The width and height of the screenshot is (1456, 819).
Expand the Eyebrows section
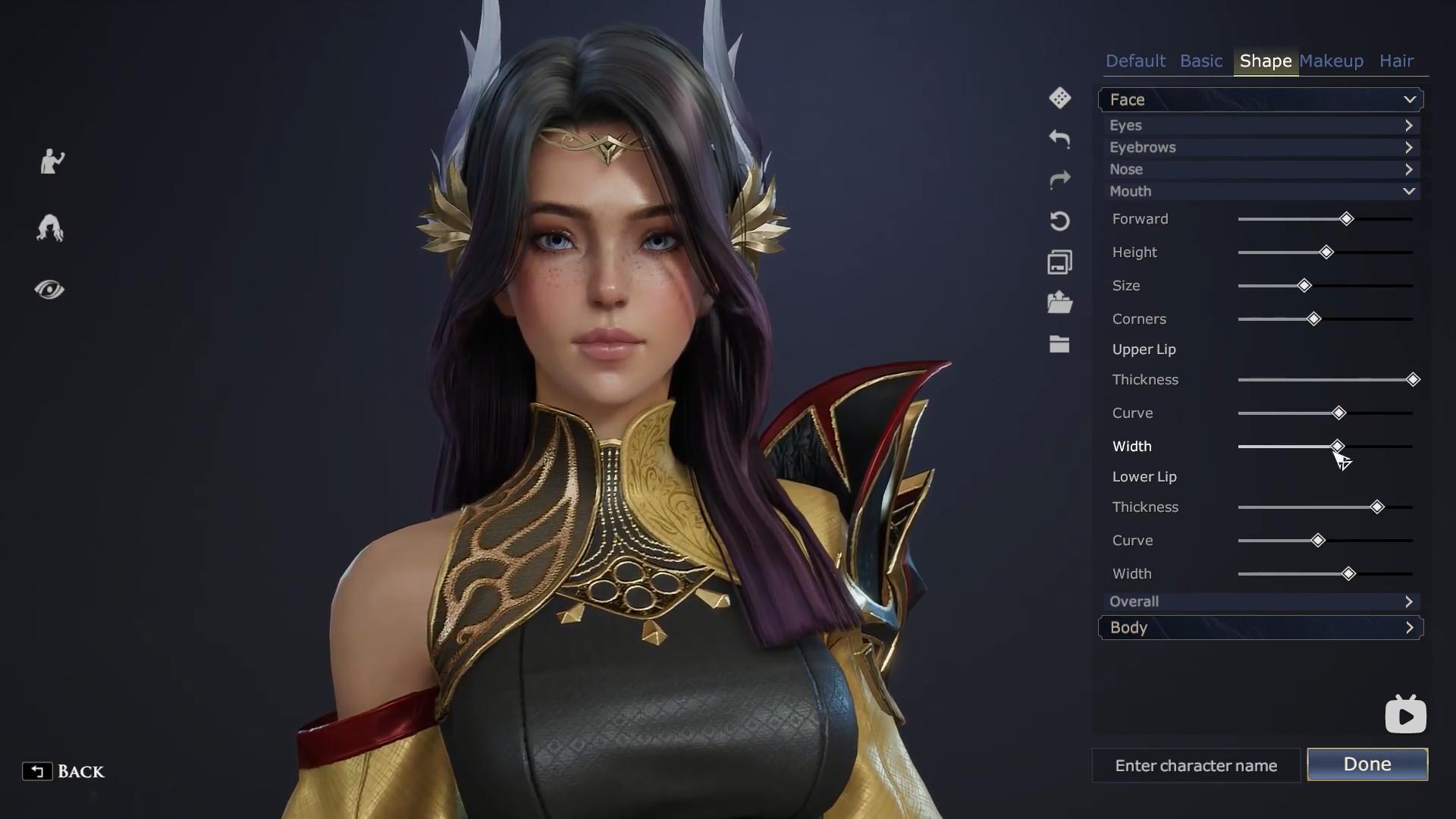(1260, 147)
